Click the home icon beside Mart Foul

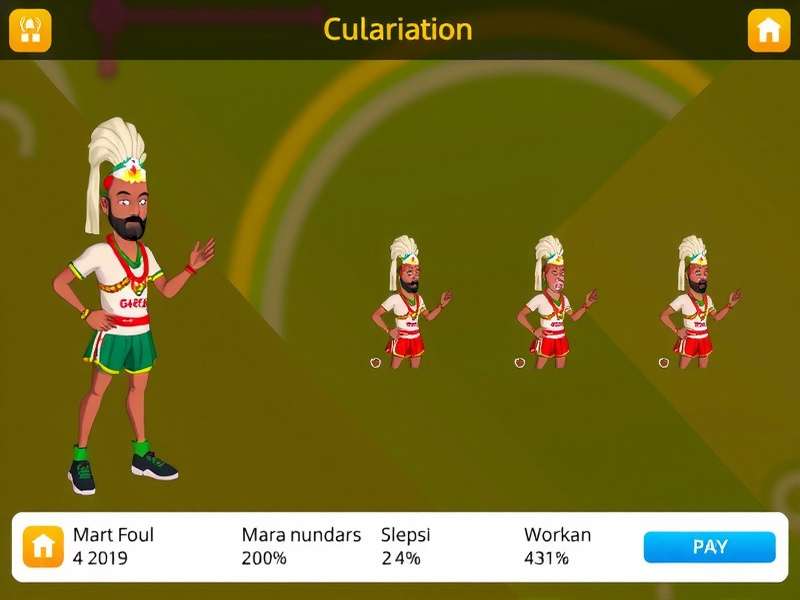43,546
